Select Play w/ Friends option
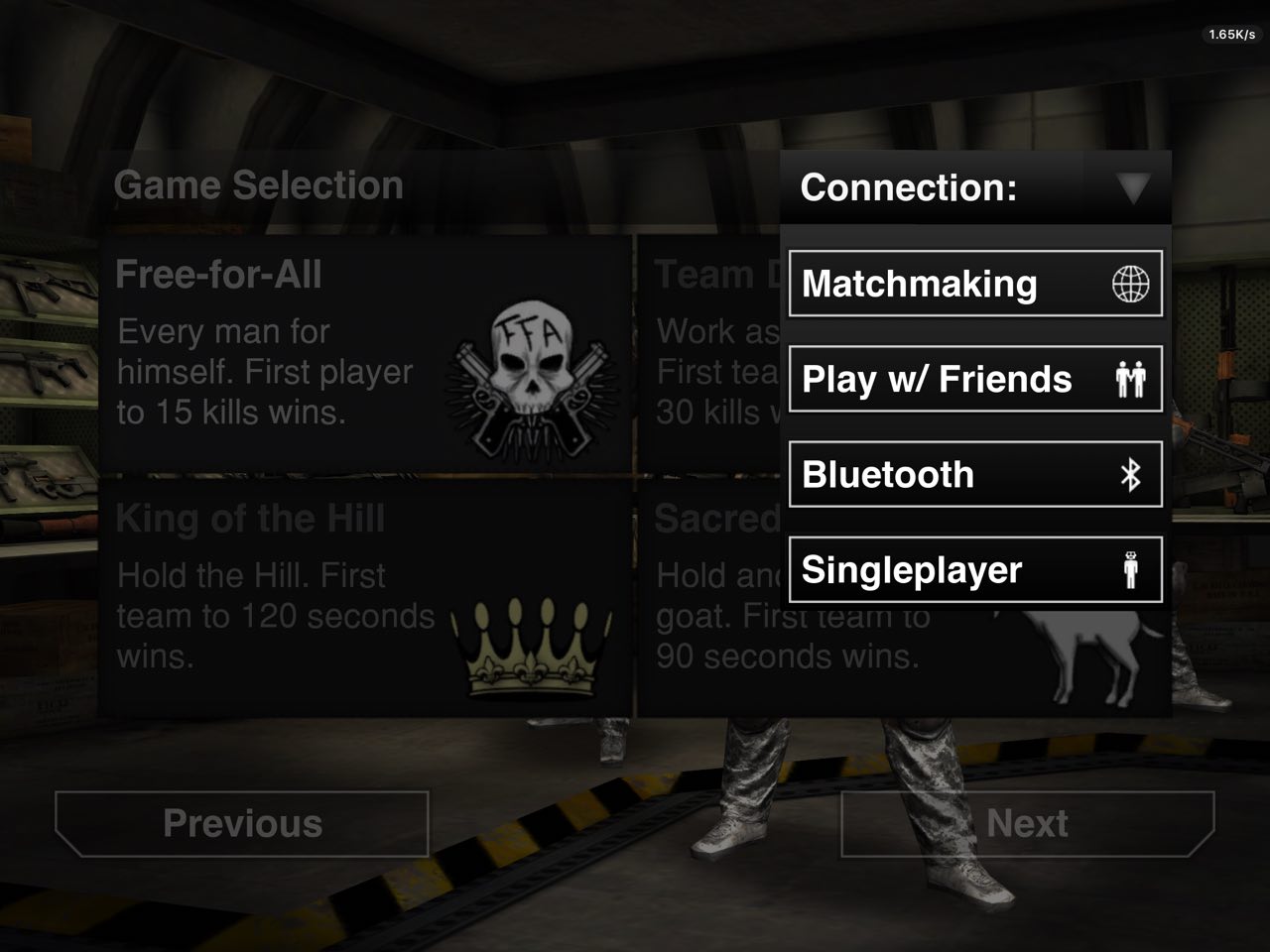This screenshot has width=1270, height=952. [974, 379]
